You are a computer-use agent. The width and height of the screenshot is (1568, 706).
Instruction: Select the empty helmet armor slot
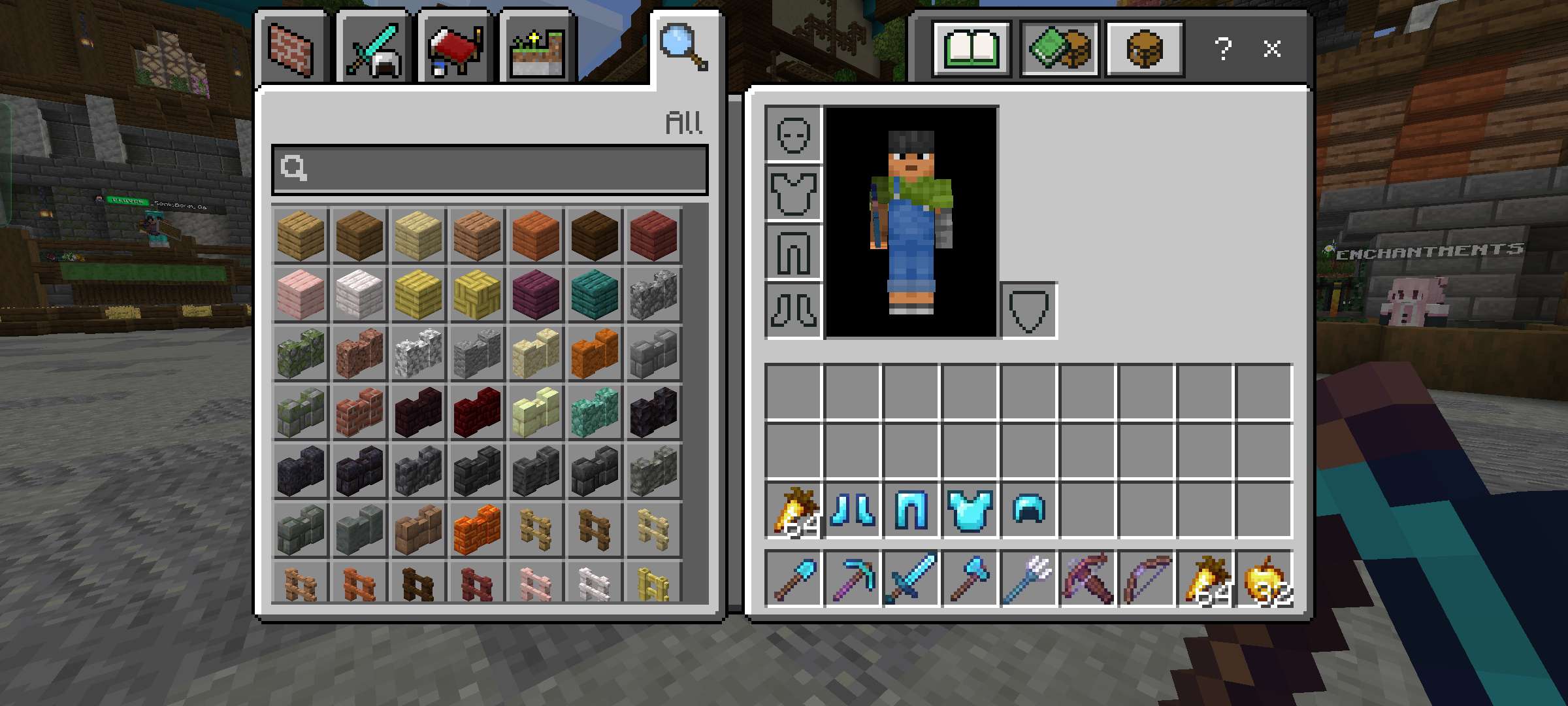click(793, 134)
